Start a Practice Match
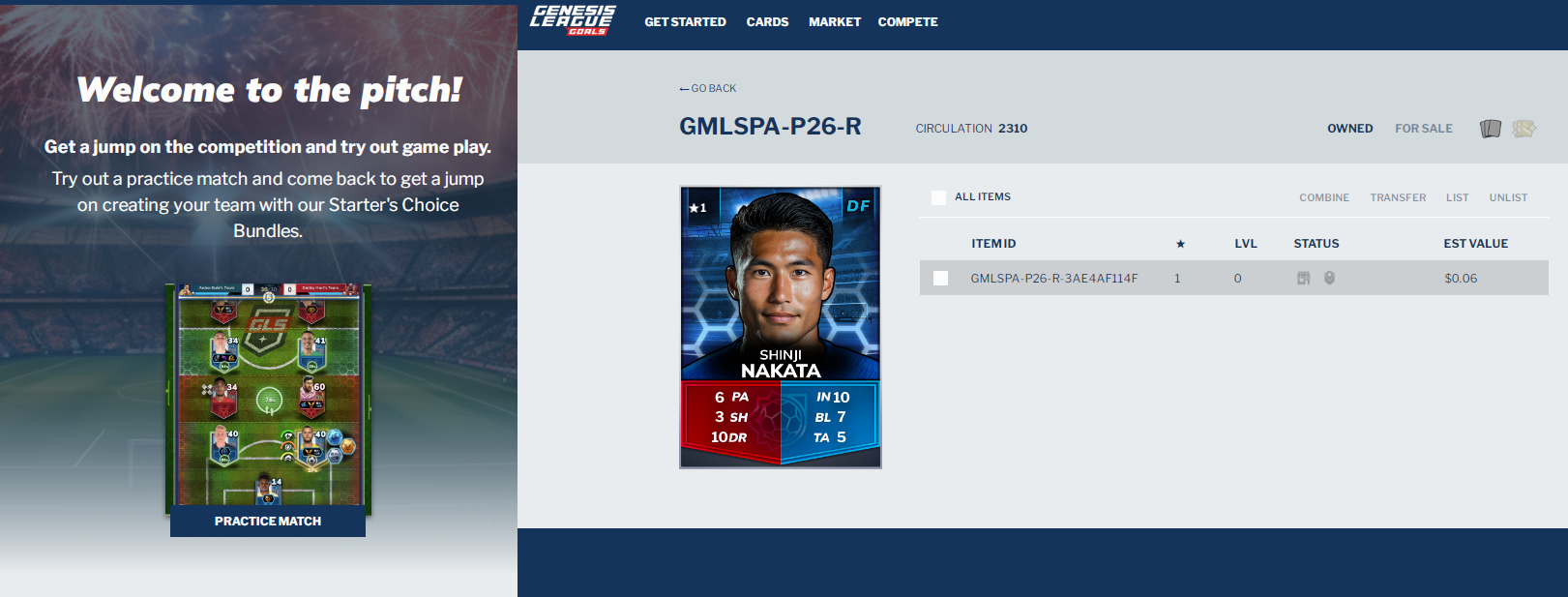Viewport: 1568px width, 597px height. 268,521
